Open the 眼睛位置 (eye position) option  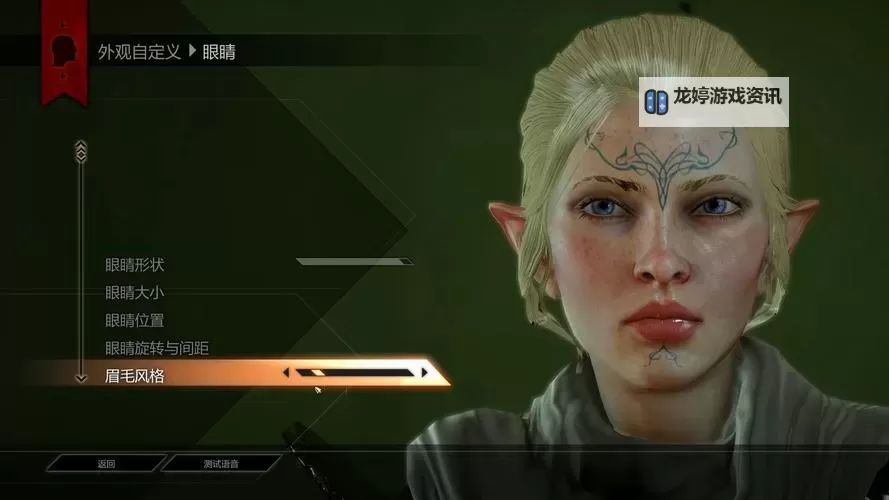tap(135, 321)
